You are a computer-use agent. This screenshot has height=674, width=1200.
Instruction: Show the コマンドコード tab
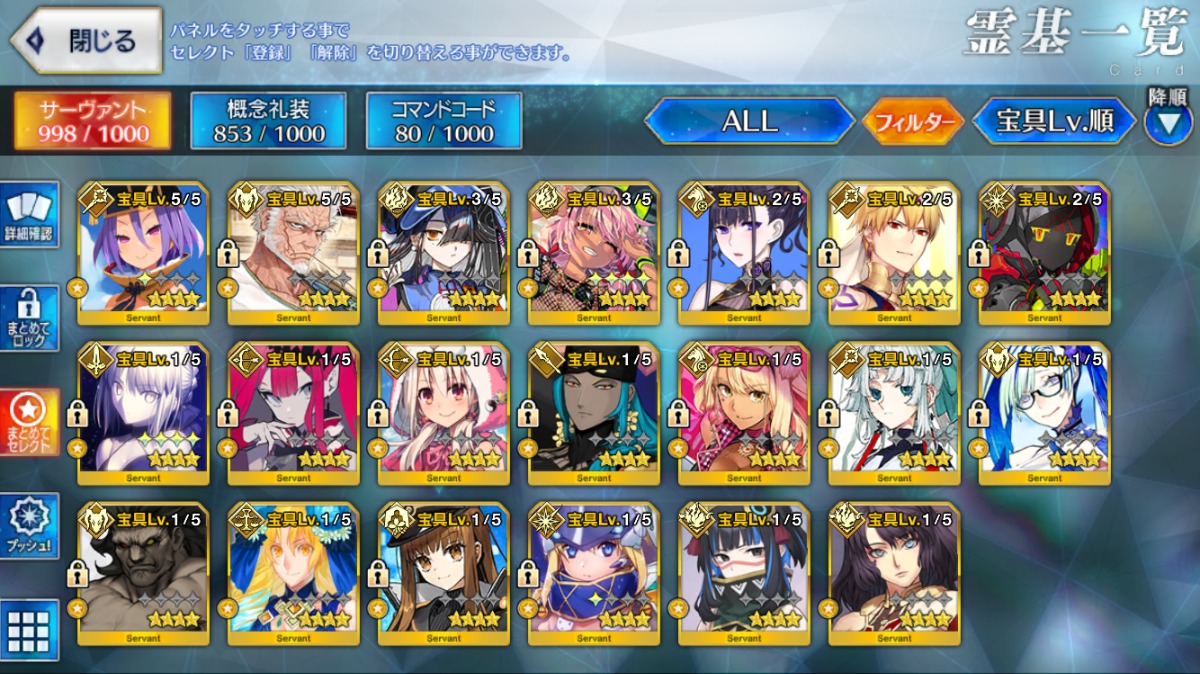(444, 122)
